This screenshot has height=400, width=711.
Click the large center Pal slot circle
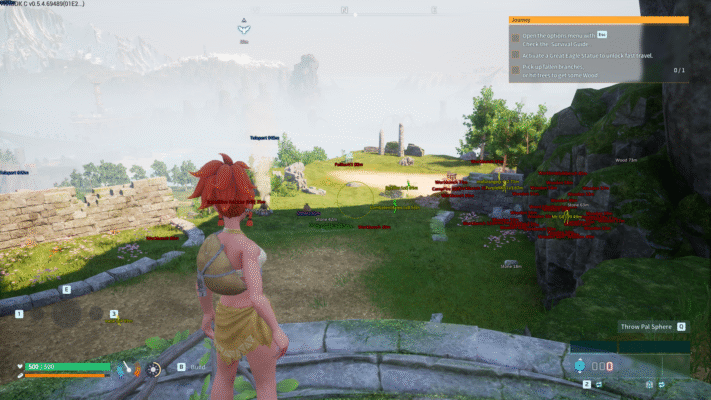click(x=66, y=313)
